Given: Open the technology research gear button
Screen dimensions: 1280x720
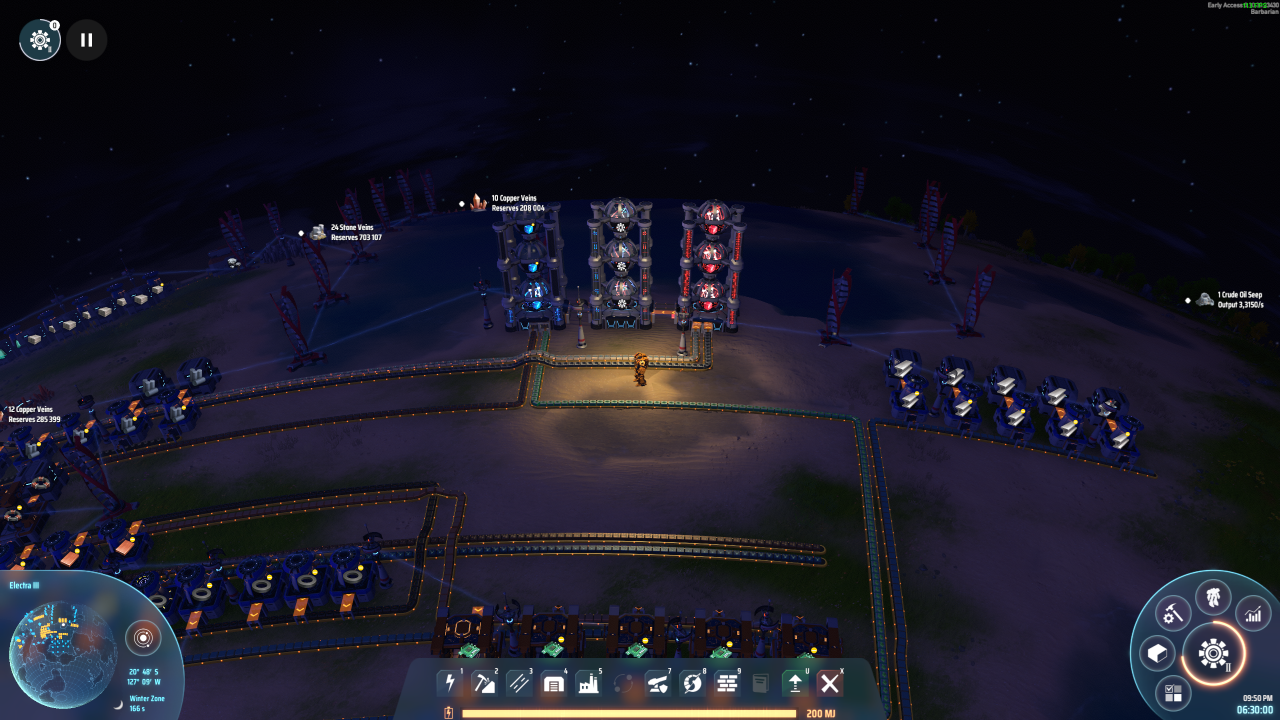Looking at the screenshot, I should [x=1213, y=654].
